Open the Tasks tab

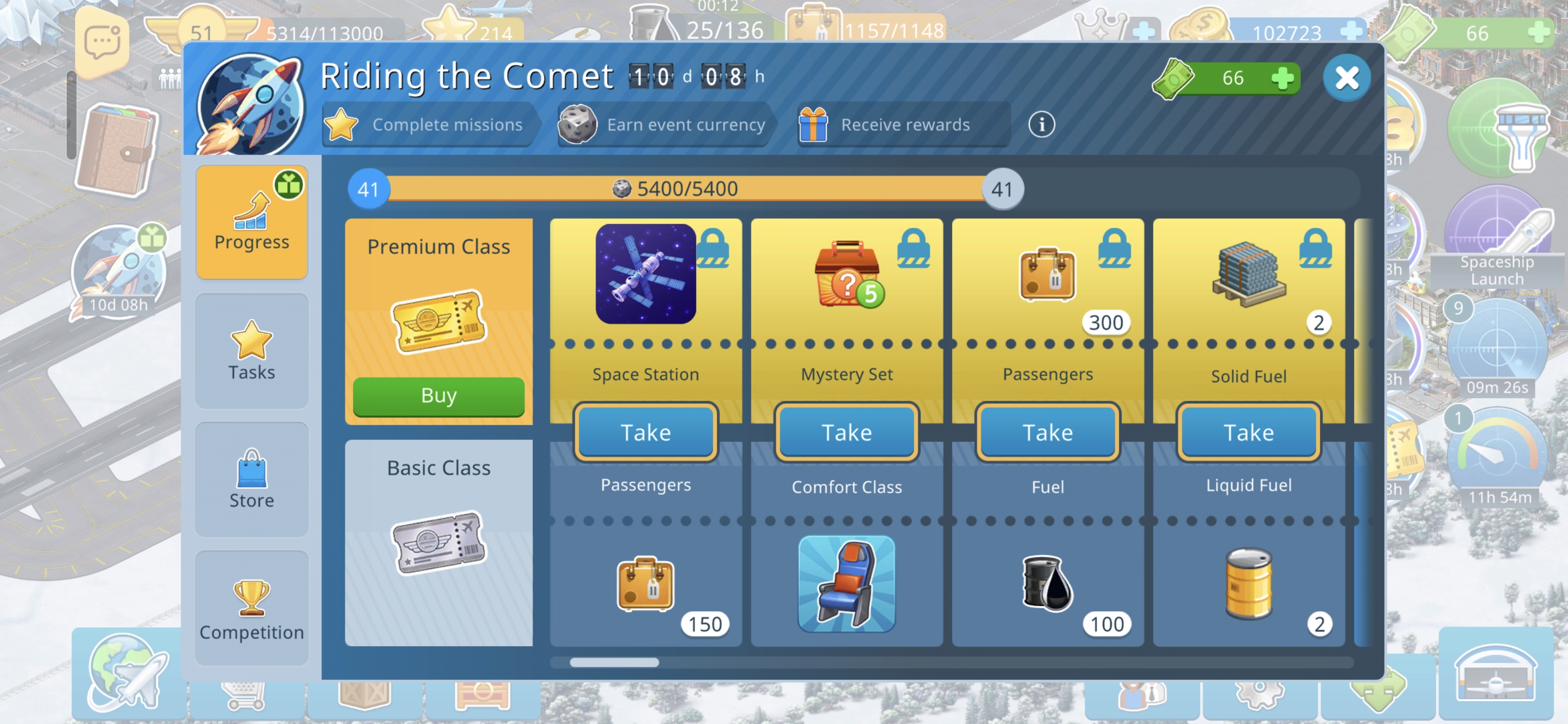pyautogui.click(x=251, y=351)
